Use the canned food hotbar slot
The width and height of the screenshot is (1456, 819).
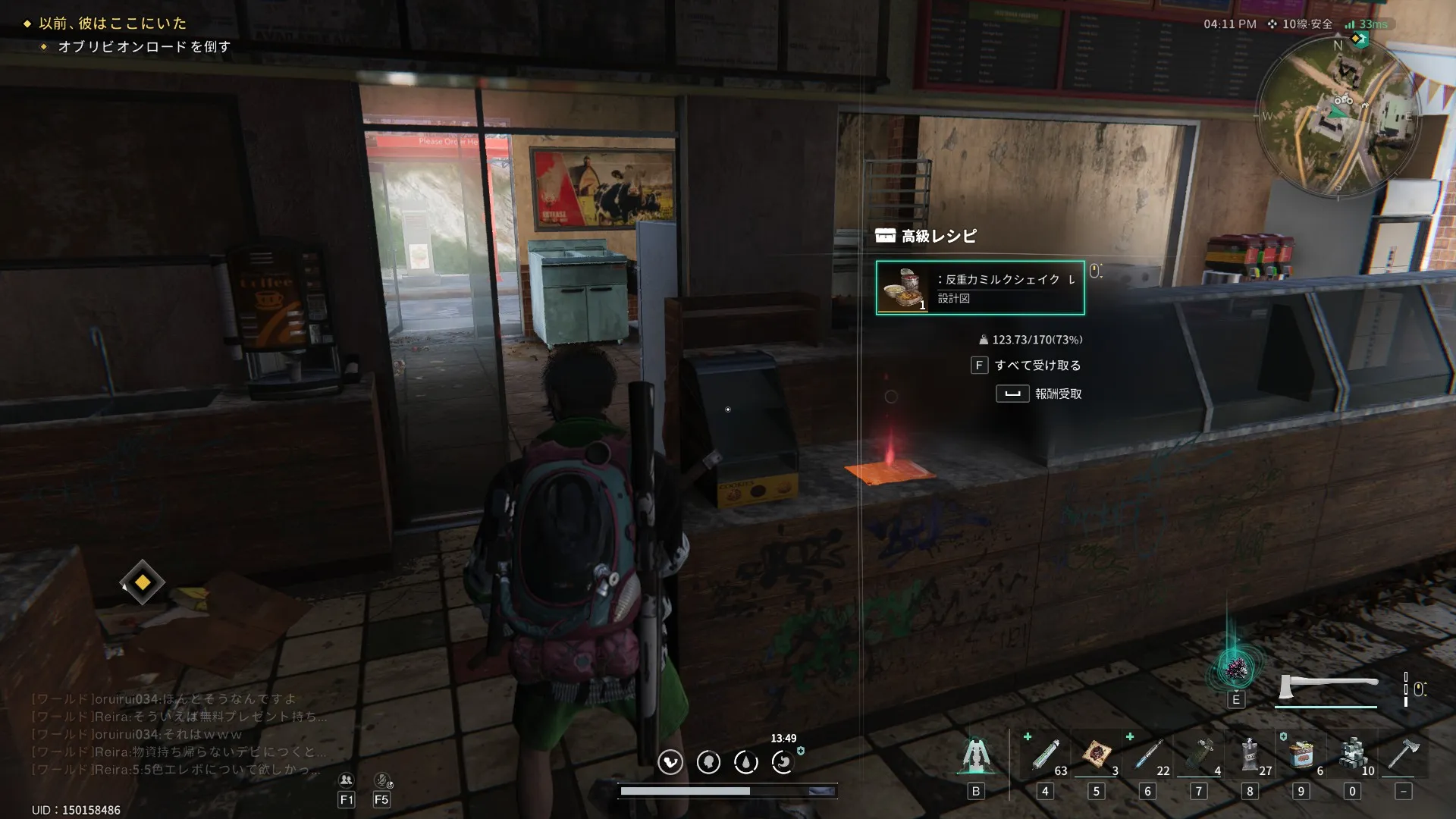(x=1301, y=756)
